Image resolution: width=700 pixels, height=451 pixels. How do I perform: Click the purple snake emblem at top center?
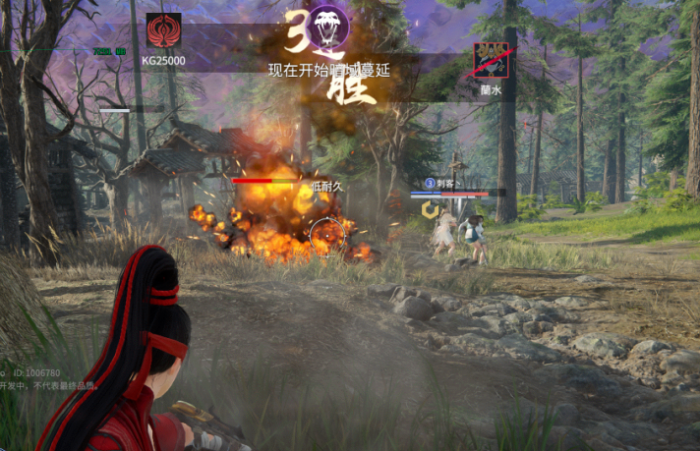click(x=327, y=22)
